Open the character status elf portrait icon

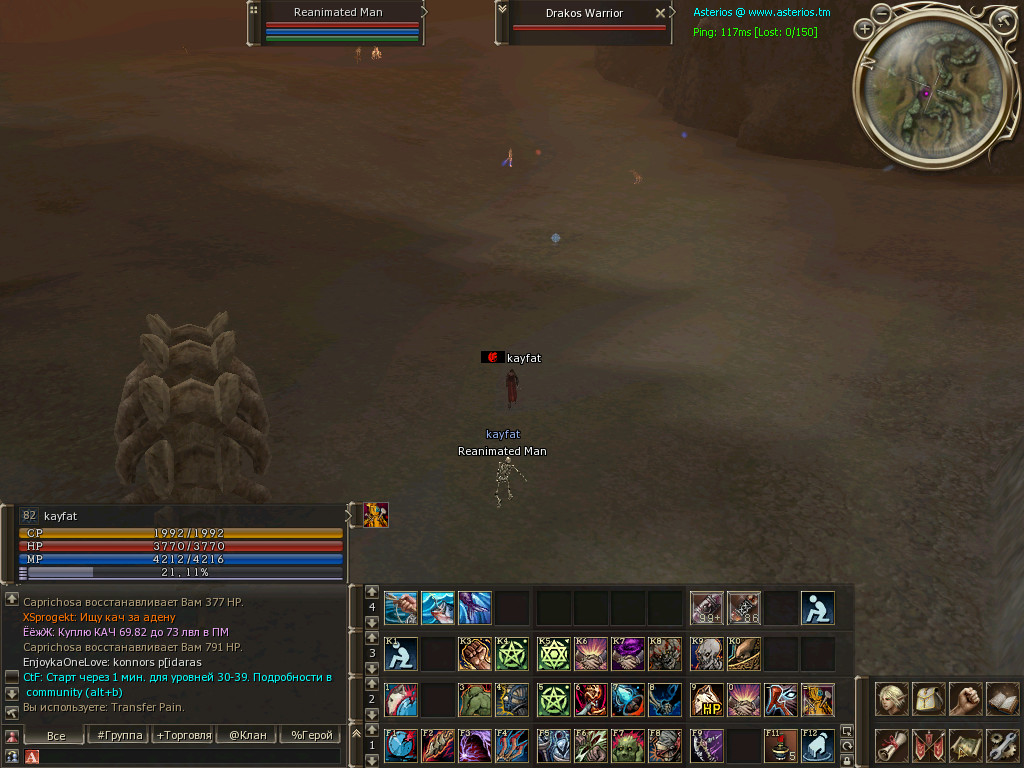tap(891, 698)
